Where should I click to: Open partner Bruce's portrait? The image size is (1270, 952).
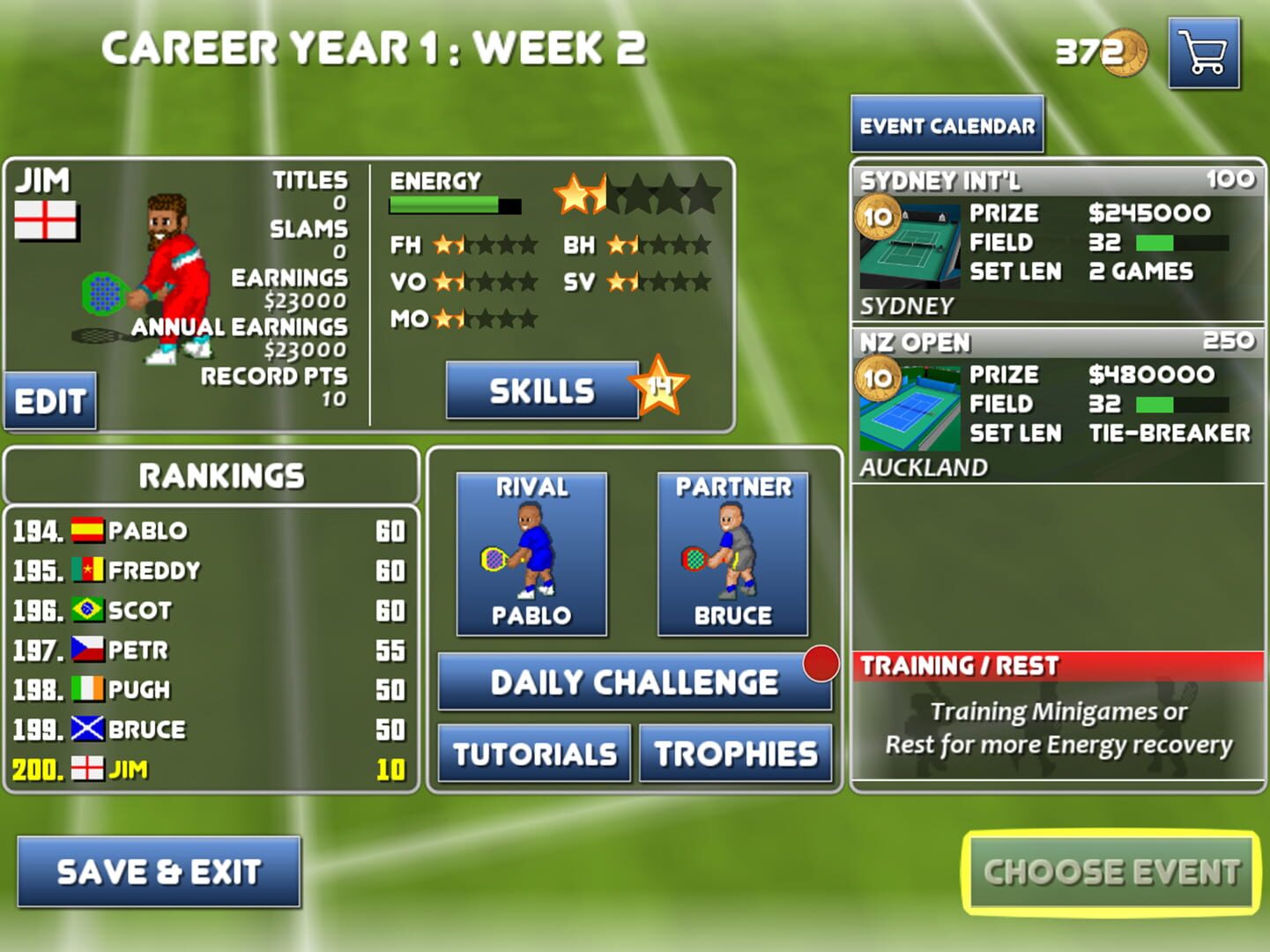[731, 554]
